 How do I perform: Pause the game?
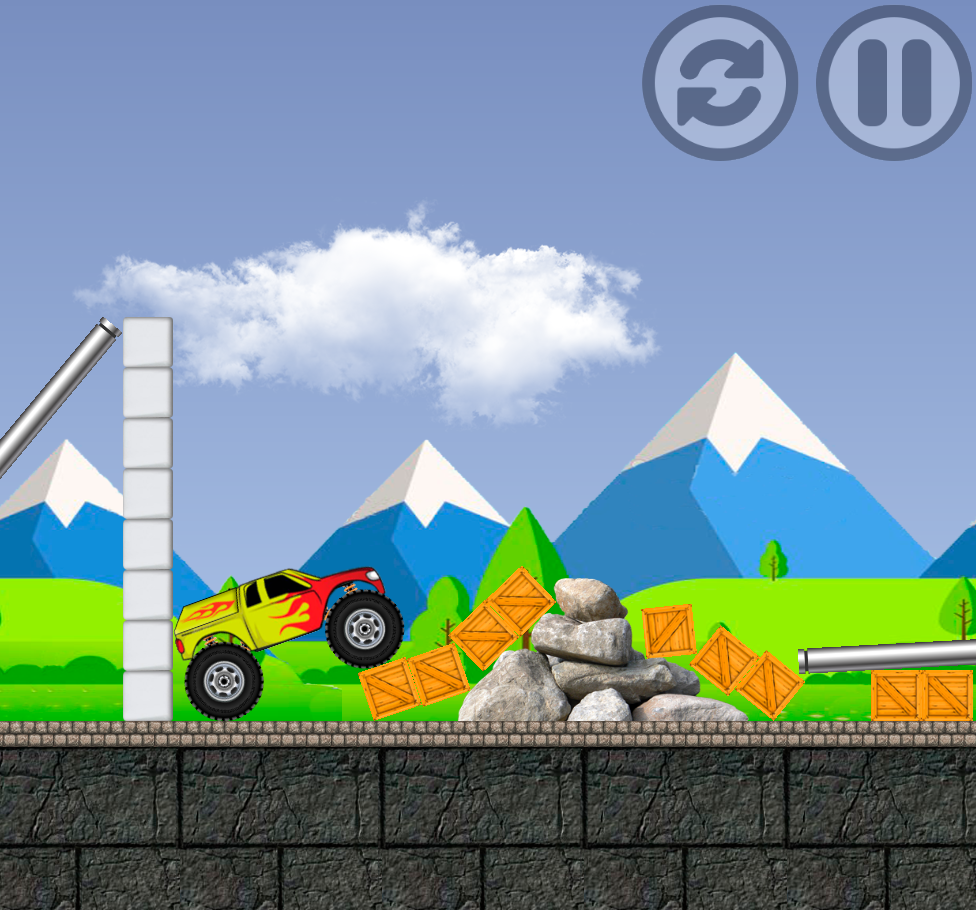894,83
